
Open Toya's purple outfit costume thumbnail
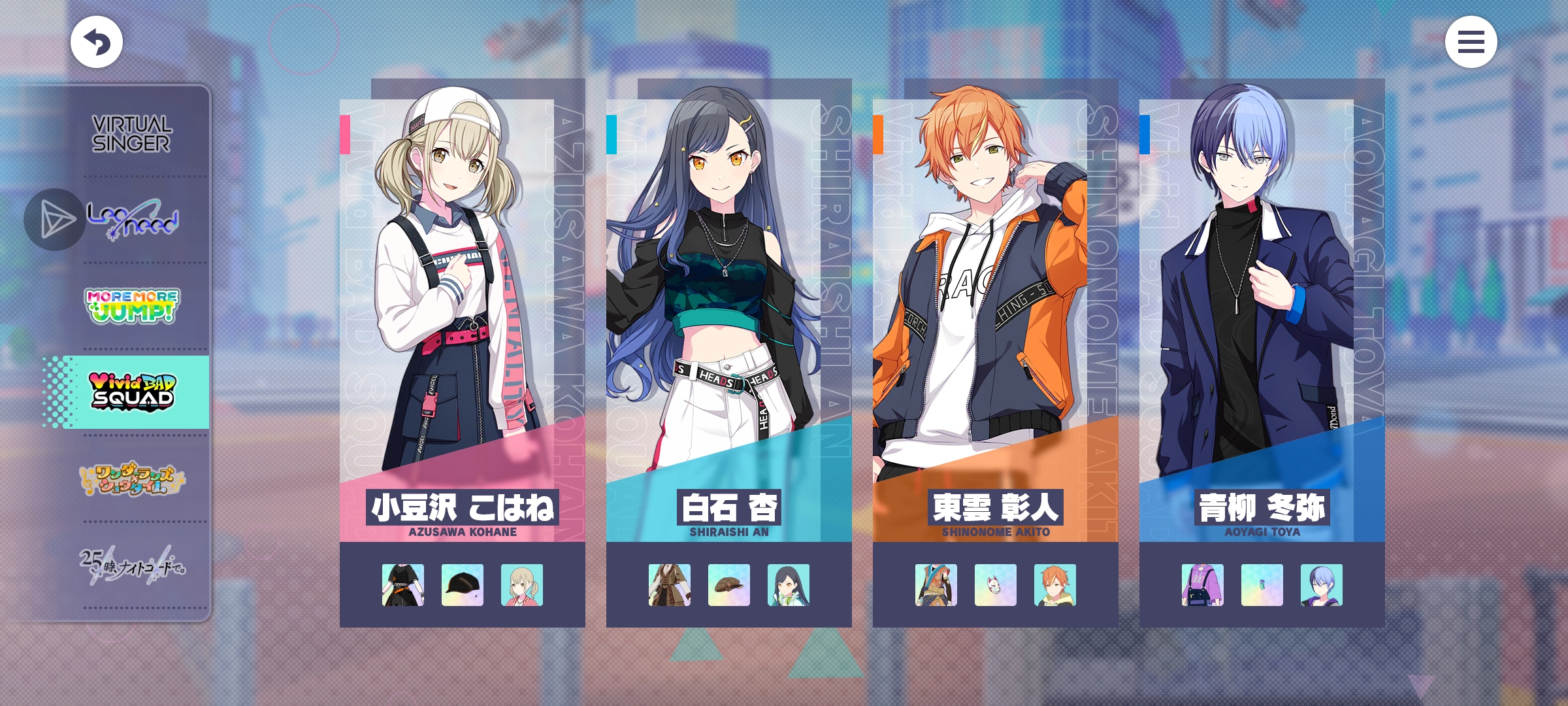[x=1203, y=585]
